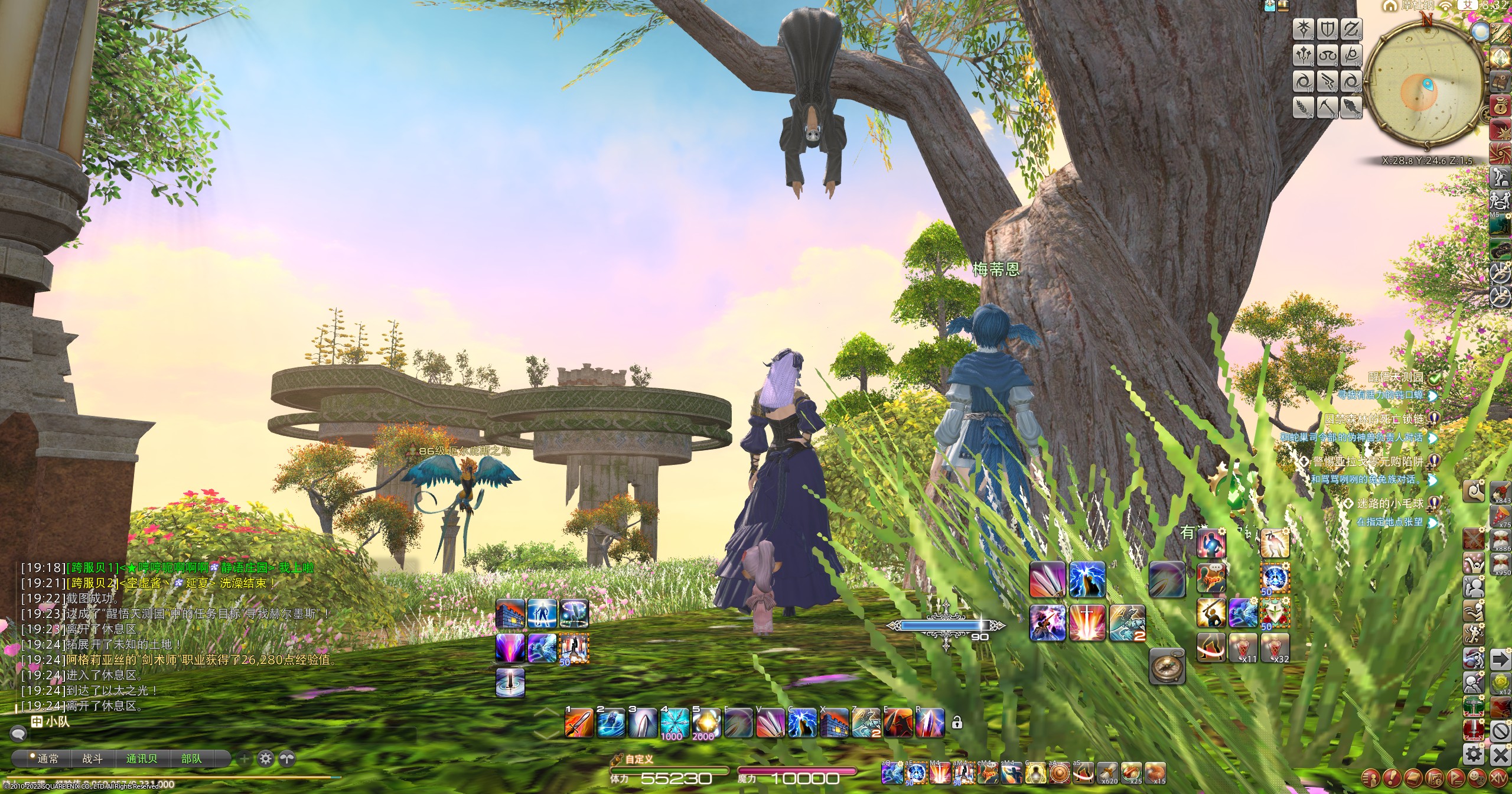Open chat log settings gear
Image resolution: width=1512 pixels, height=794 pixels.
266,759
